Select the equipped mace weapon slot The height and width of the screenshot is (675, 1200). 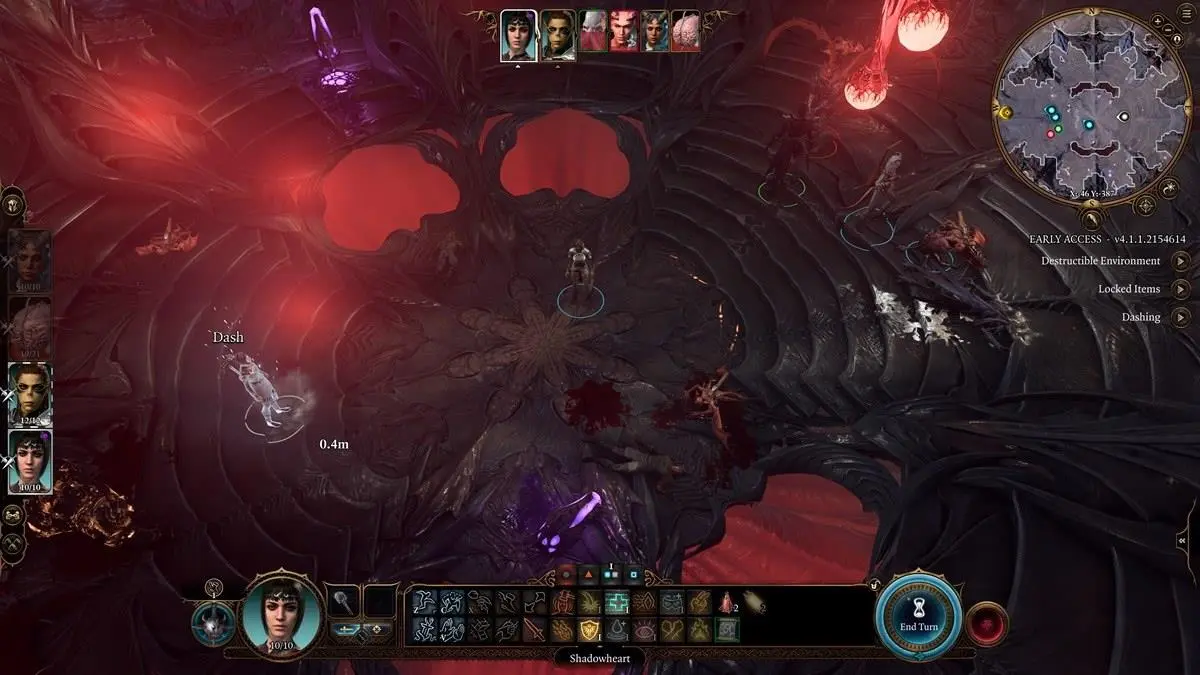tap(343, 602)
